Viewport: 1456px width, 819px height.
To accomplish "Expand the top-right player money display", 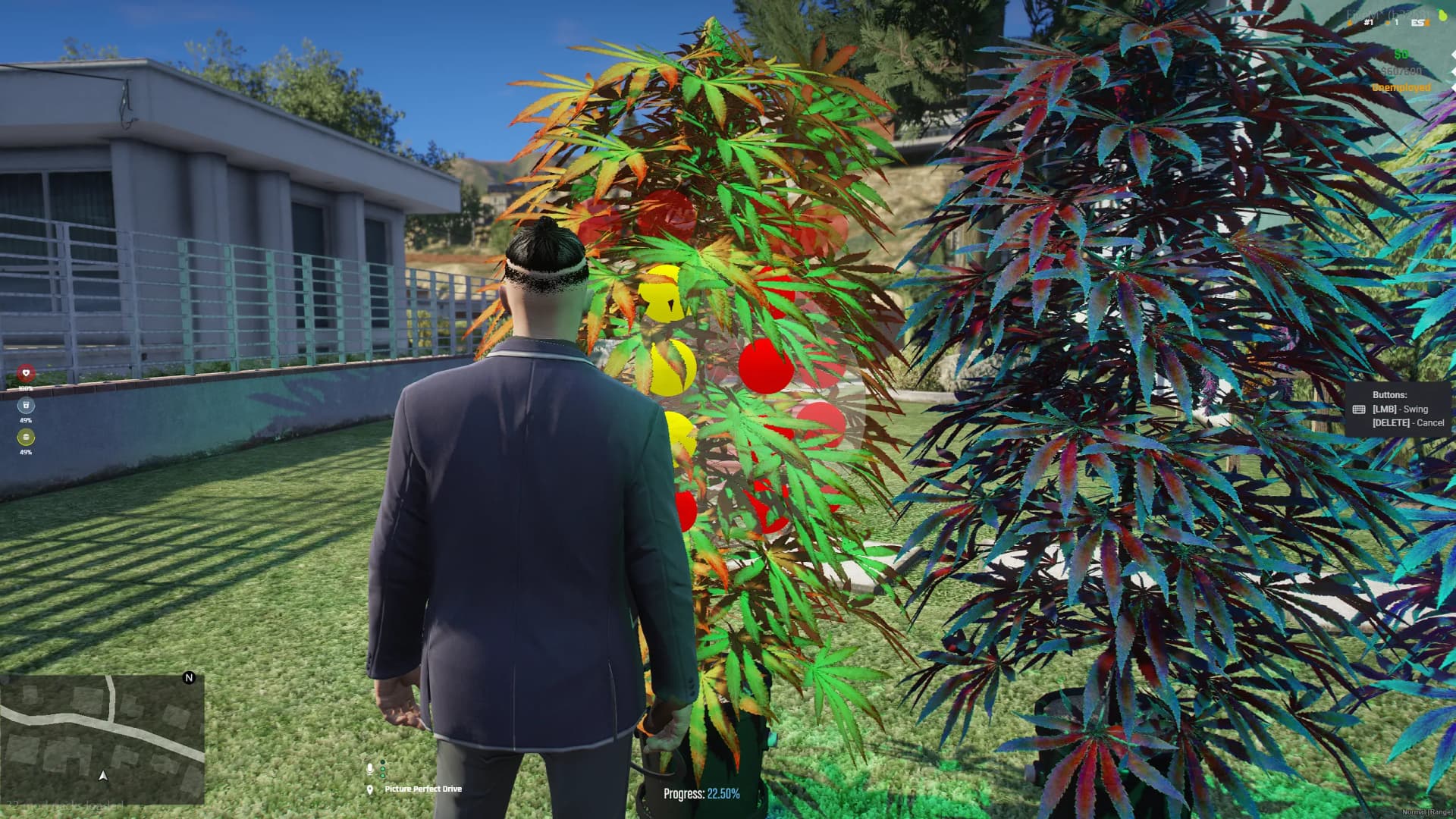I will tap(1403, 54).
